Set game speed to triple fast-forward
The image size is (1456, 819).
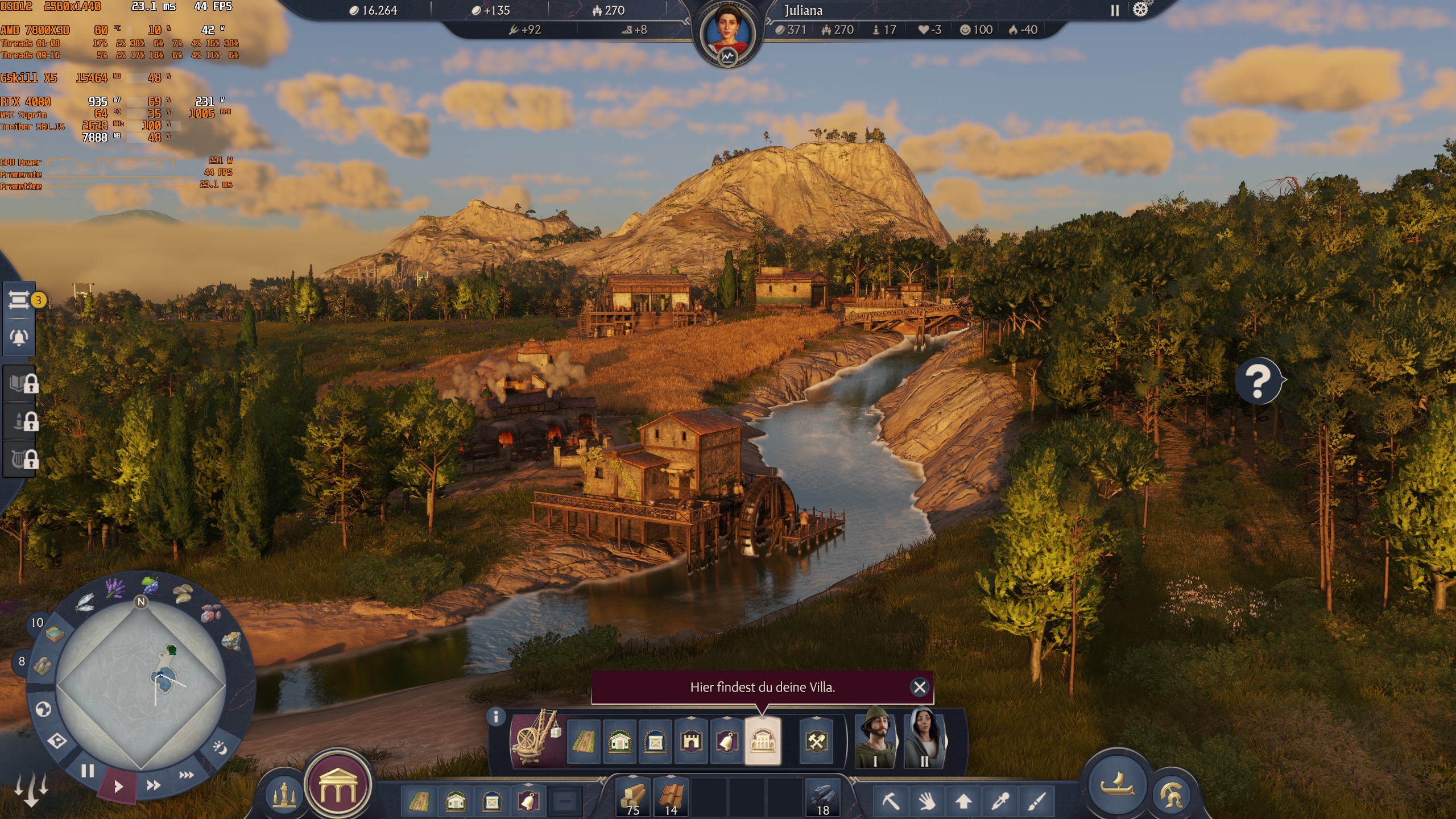186,775
